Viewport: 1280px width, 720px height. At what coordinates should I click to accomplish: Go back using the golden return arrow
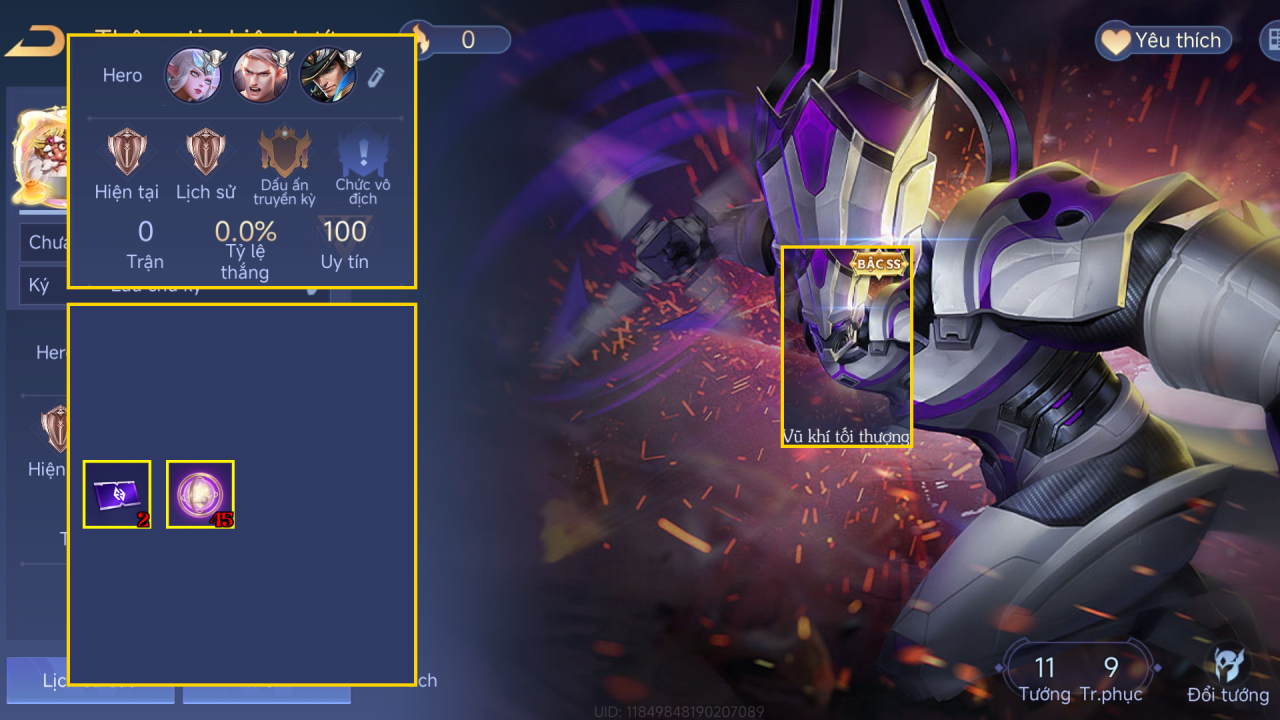point(32,42)
